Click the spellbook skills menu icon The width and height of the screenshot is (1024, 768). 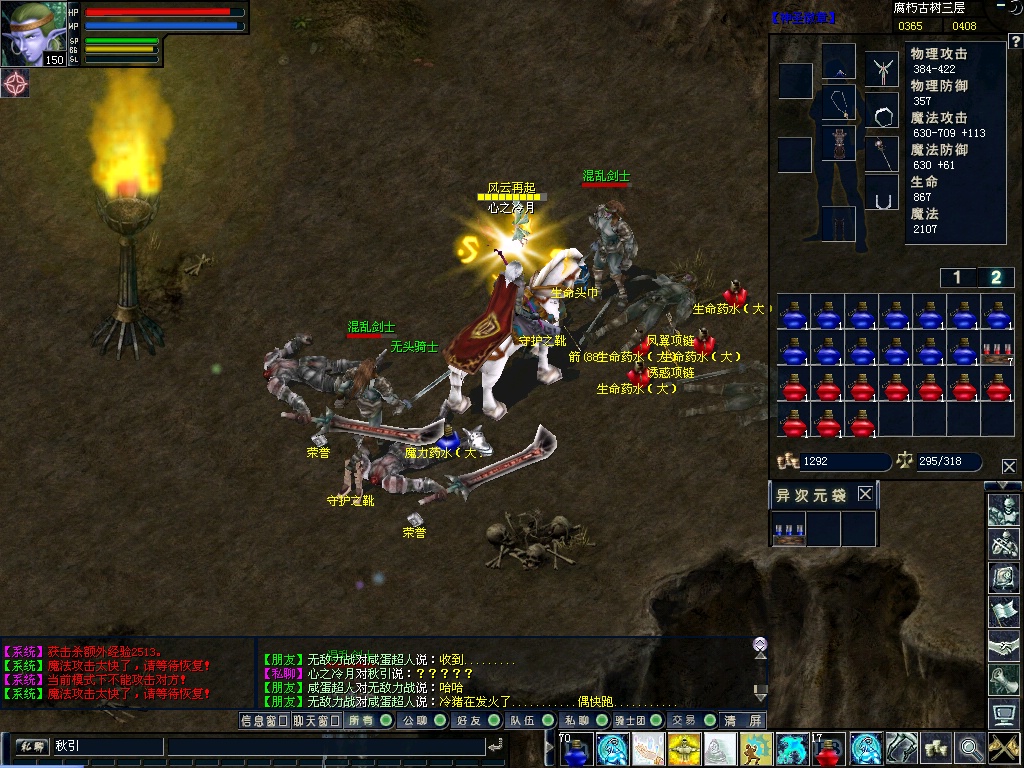(1003, 577)
